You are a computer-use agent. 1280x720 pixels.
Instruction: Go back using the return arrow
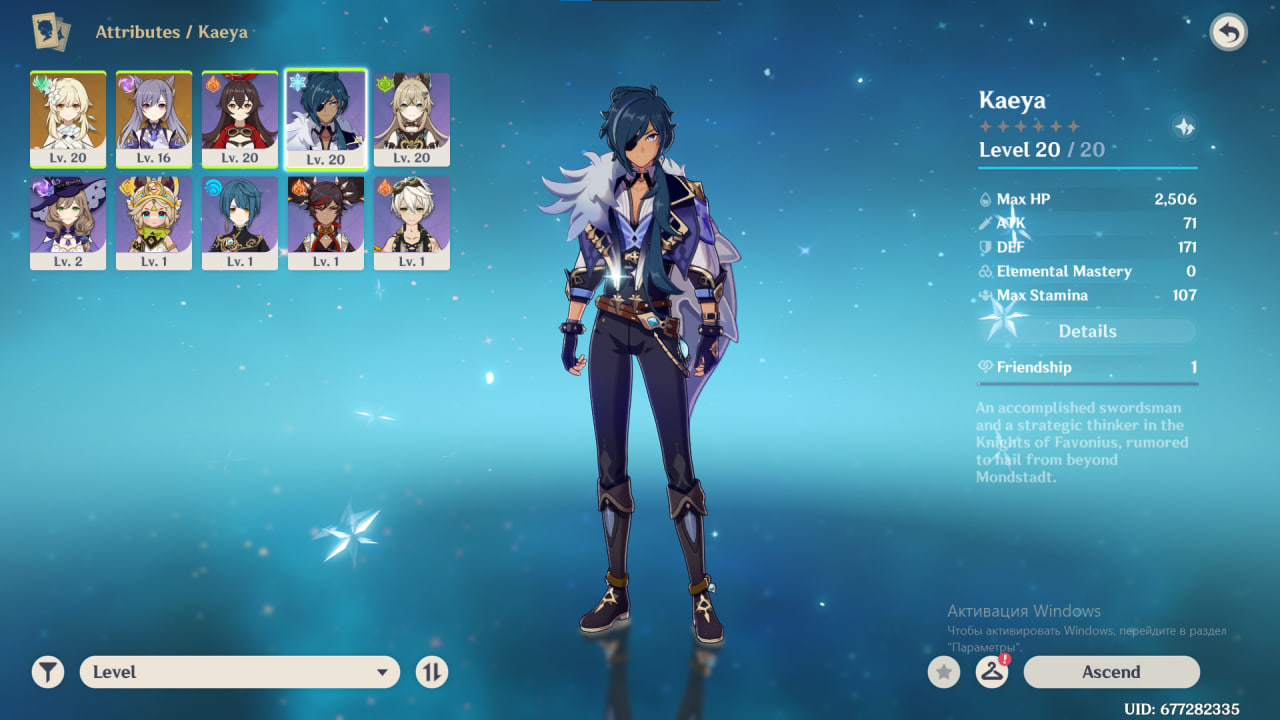(x=1228, y=33)
